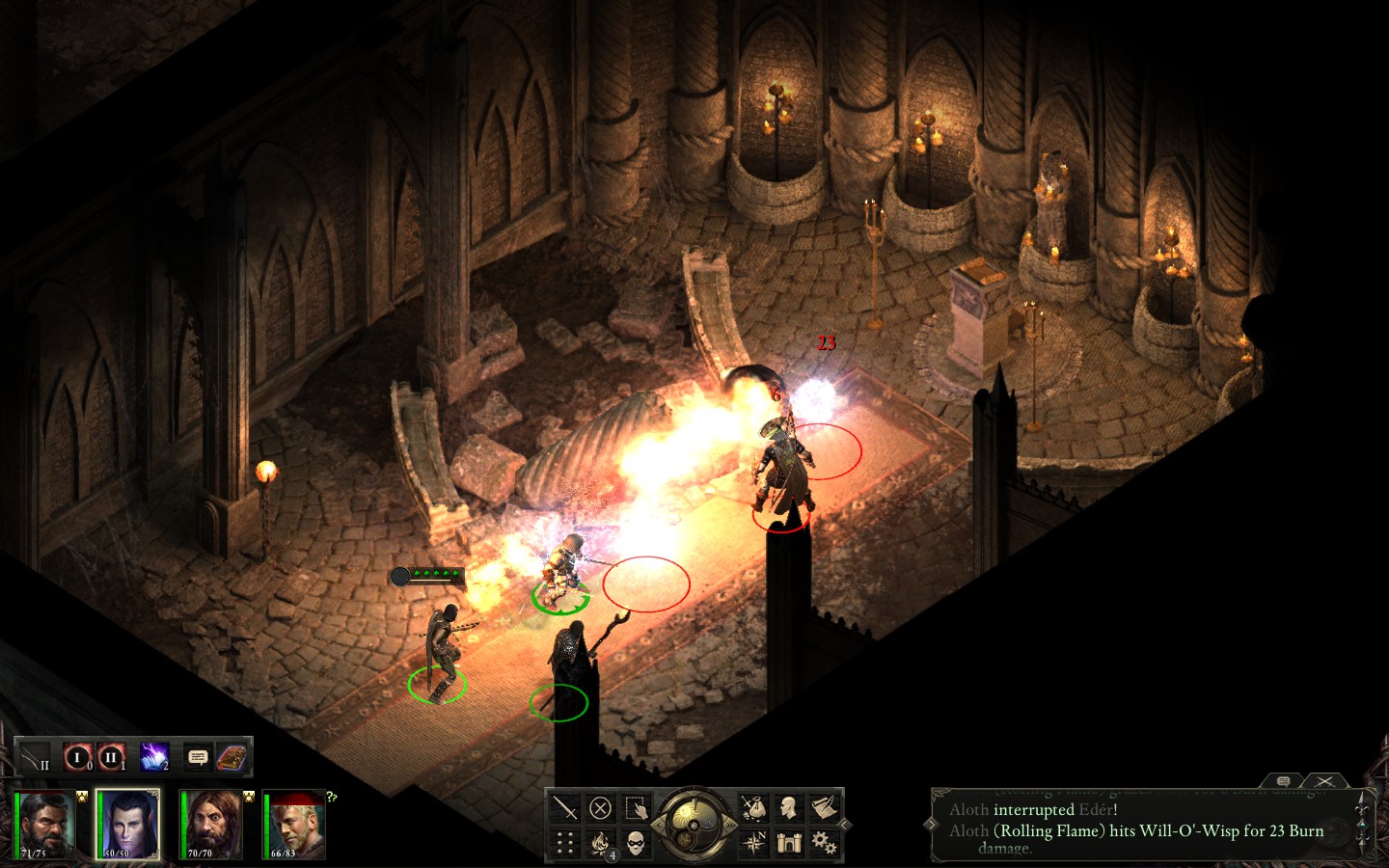Open the red grimoire book
The image size is (1389, 868).
coord(231,757)
